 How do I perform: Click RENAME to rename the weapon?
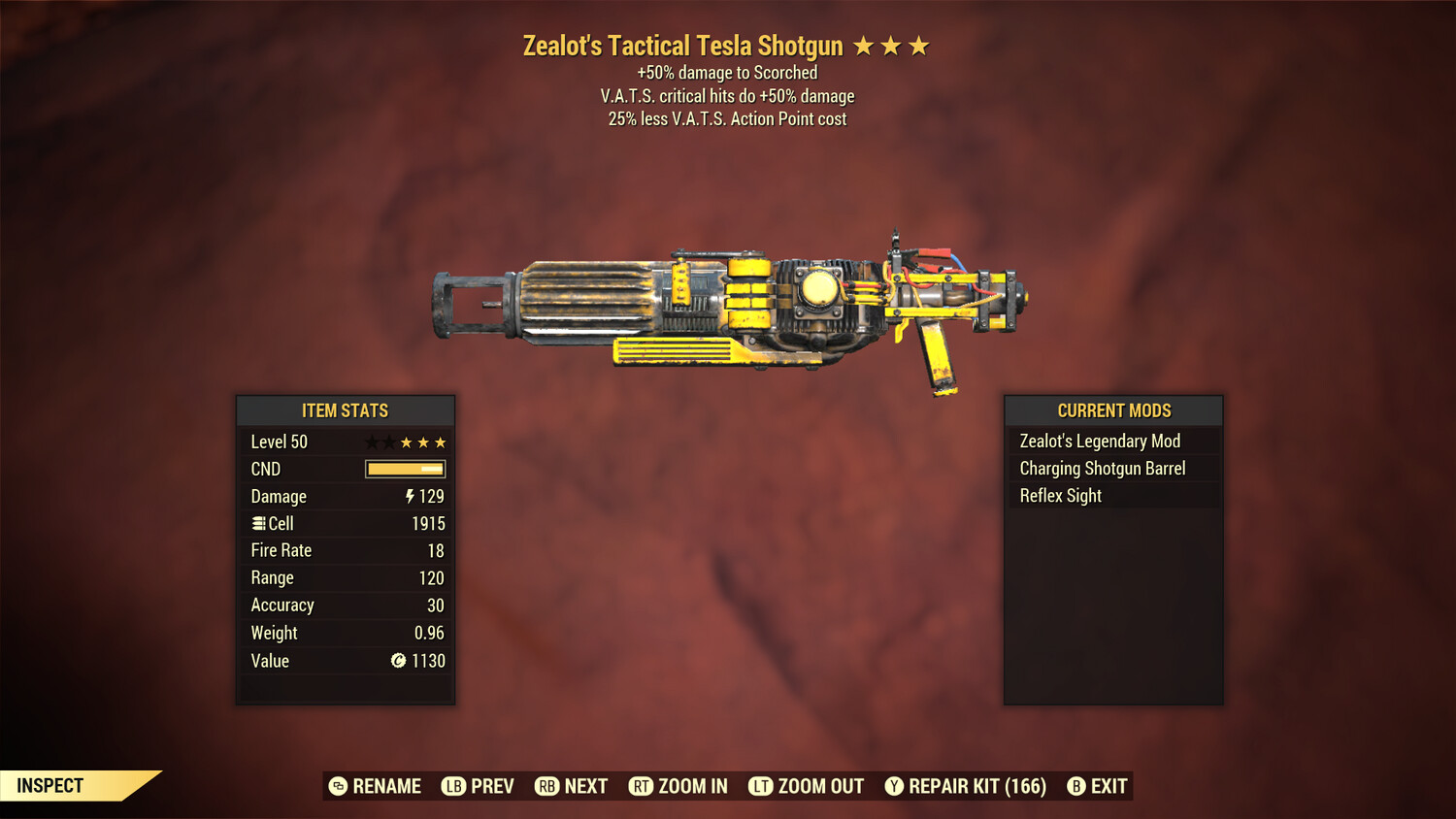(x=385, y=786)
